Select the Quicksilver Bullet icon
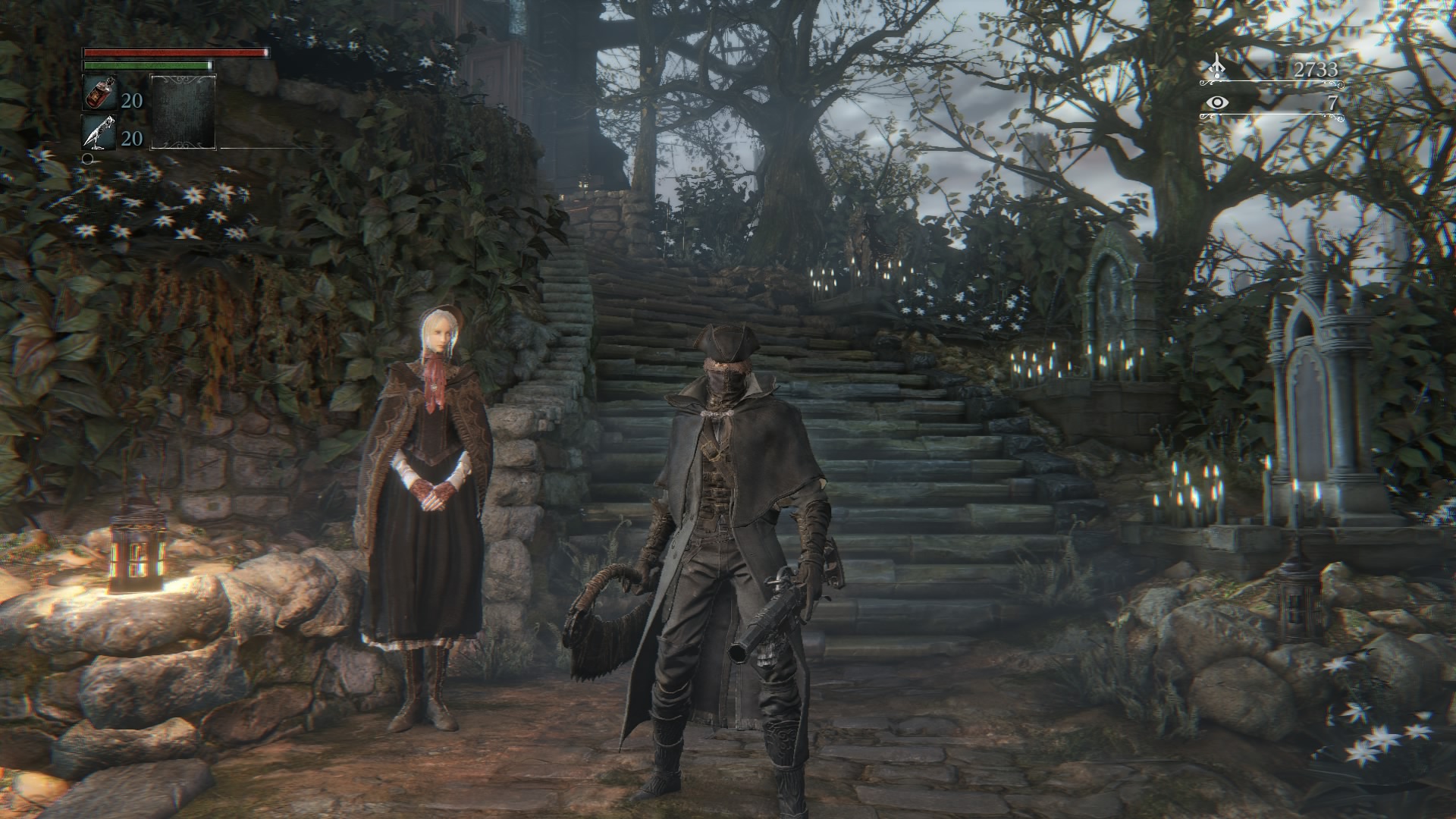The height and width of the screenshot is (819, 1456). coord(99,133)
